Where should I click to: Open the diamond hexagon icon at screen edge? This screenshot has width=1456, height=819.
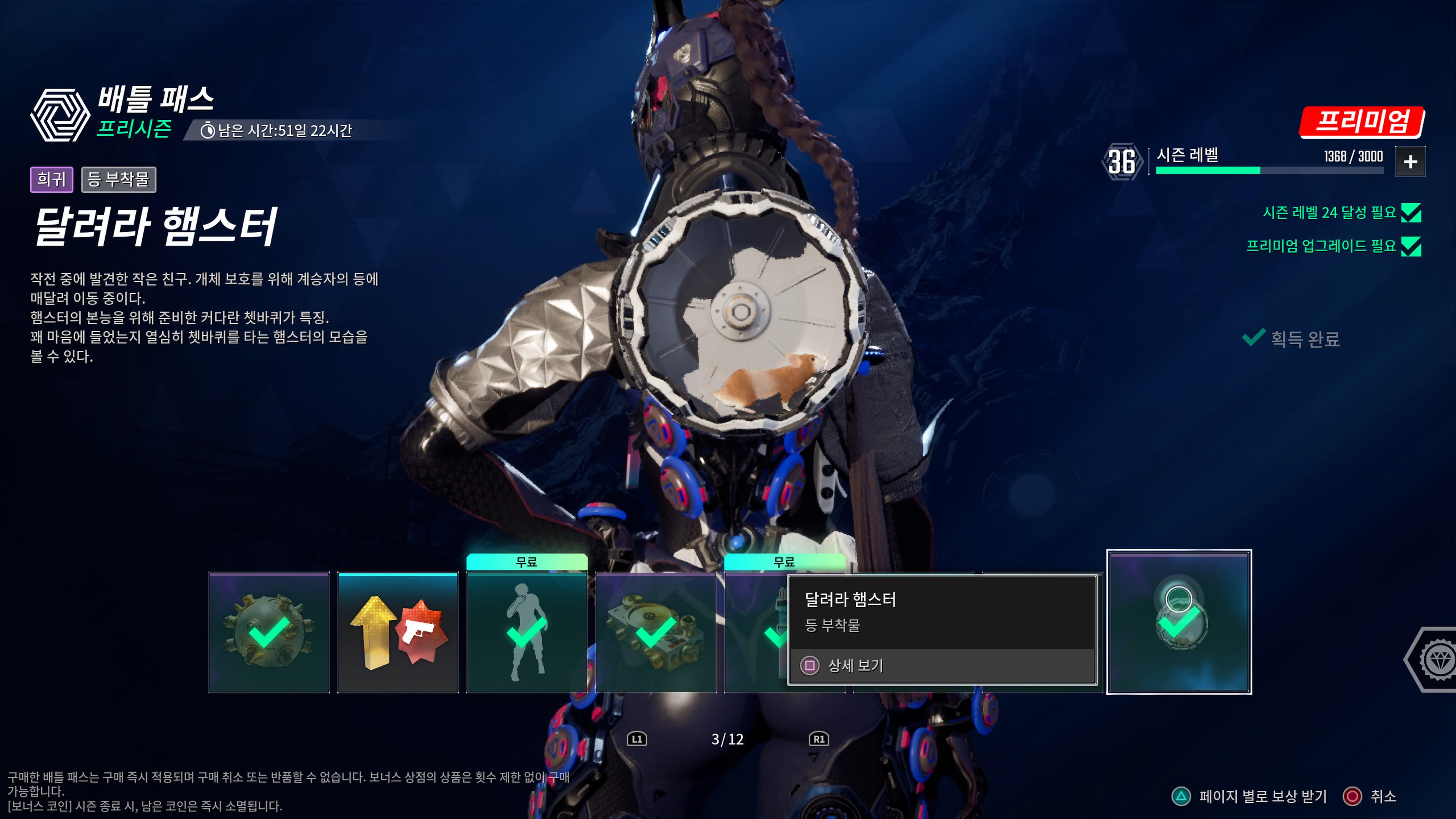coord(1436,659)
